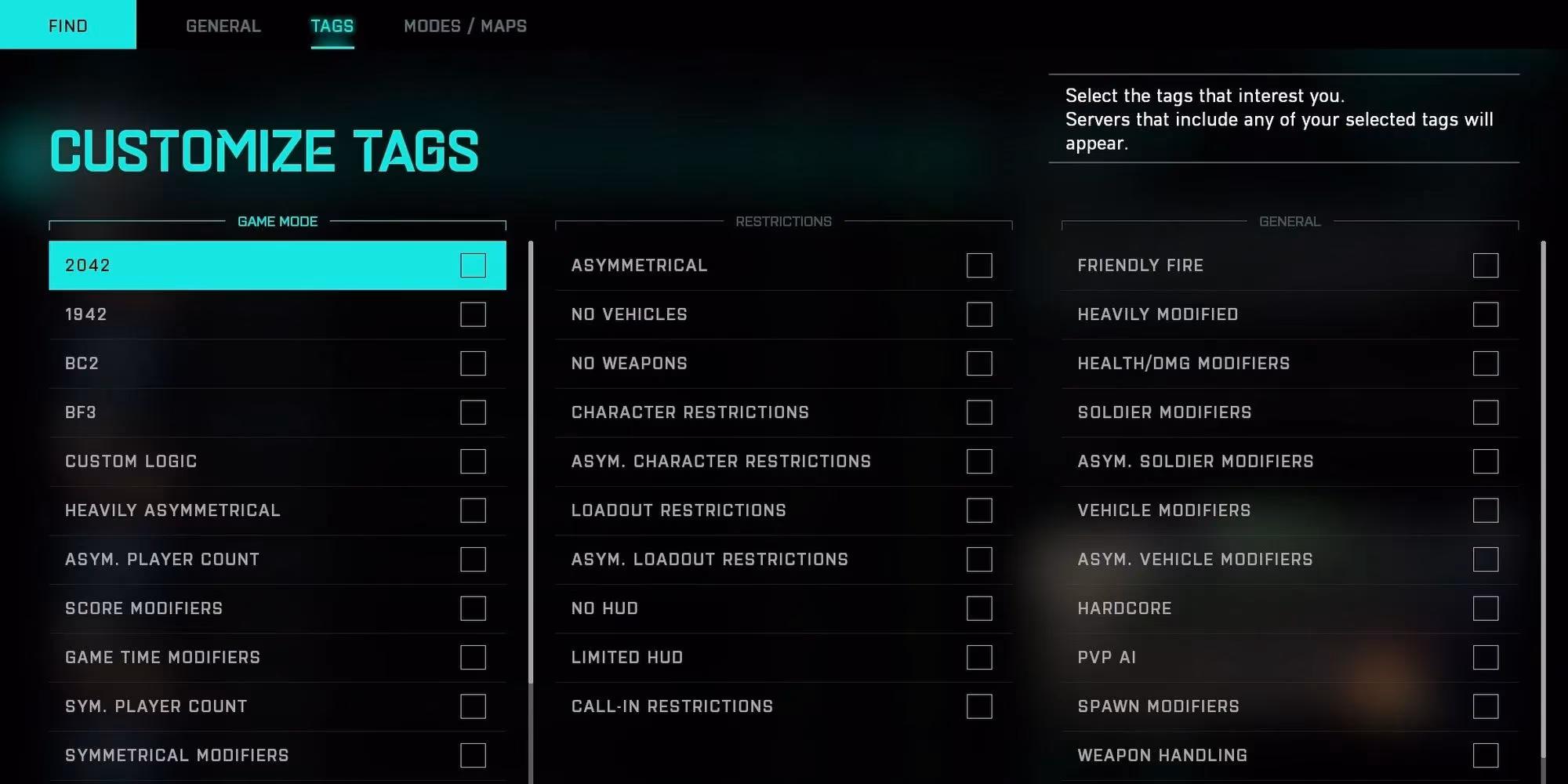
Task: Select the Character Restrictions checkbox
Action: coord(979,412)
